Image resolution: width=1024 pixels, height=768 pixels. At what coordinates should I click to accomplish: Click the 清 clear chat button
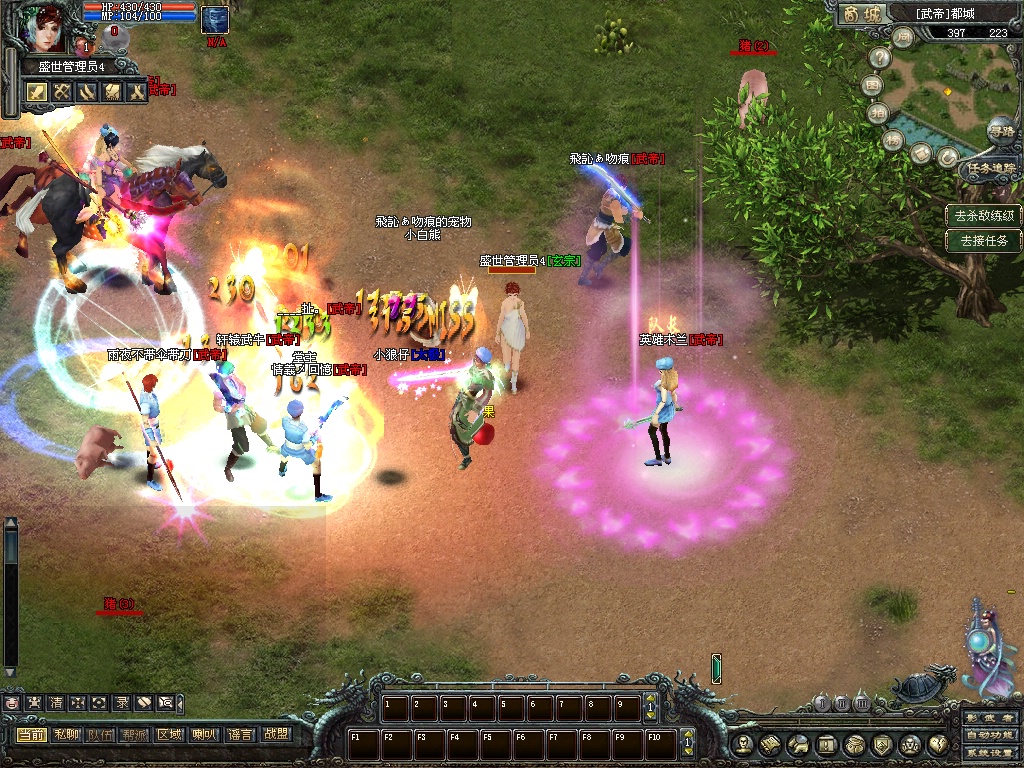point(56,703)
